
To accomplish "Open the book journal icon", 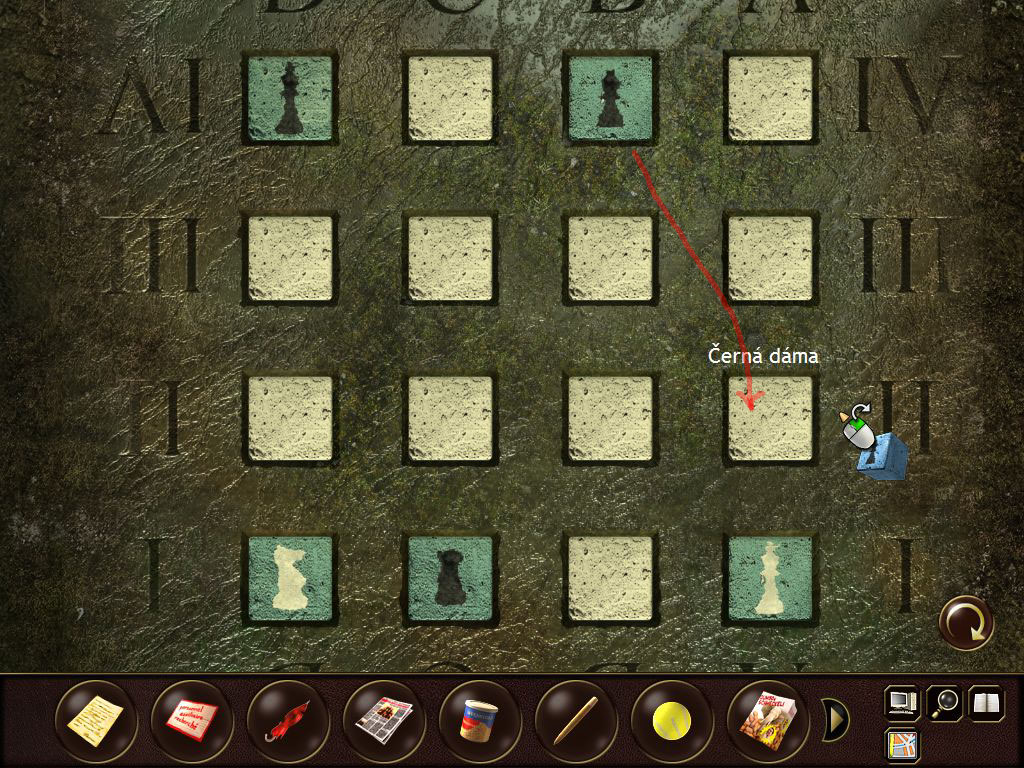I will (986, 702).
